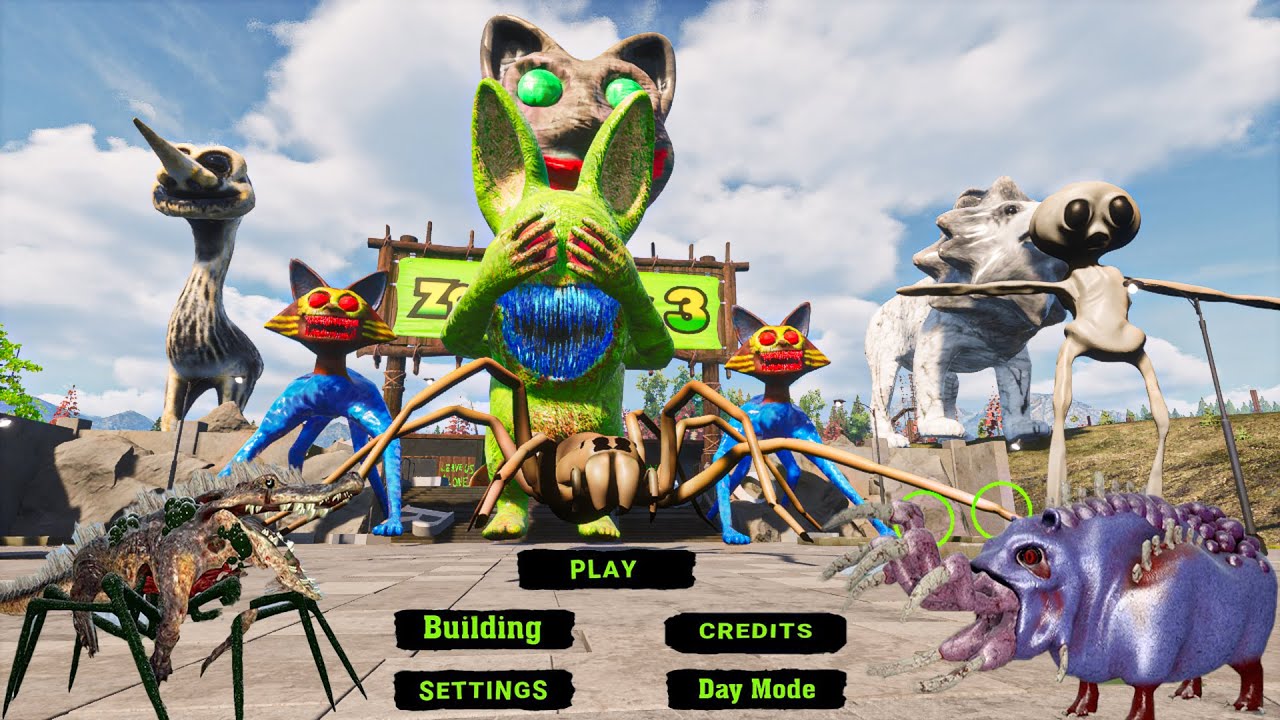Show the CREDITS screen
The height and width of the screenshot is (720, 1280).
tap(755, 631)
